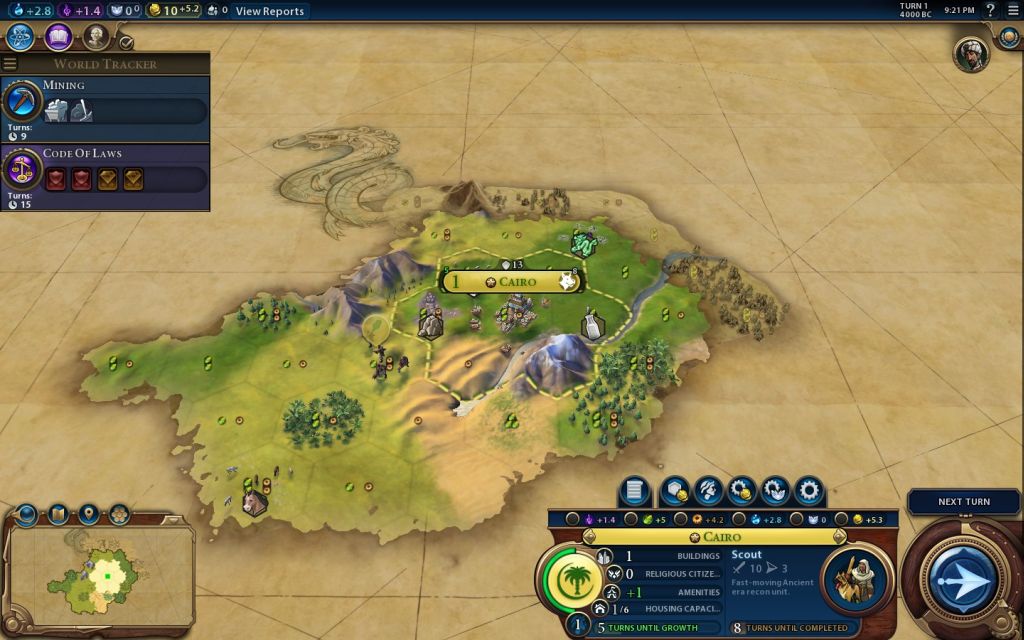
Task: Open the Civics tree book icon
Action: point(58,38)
